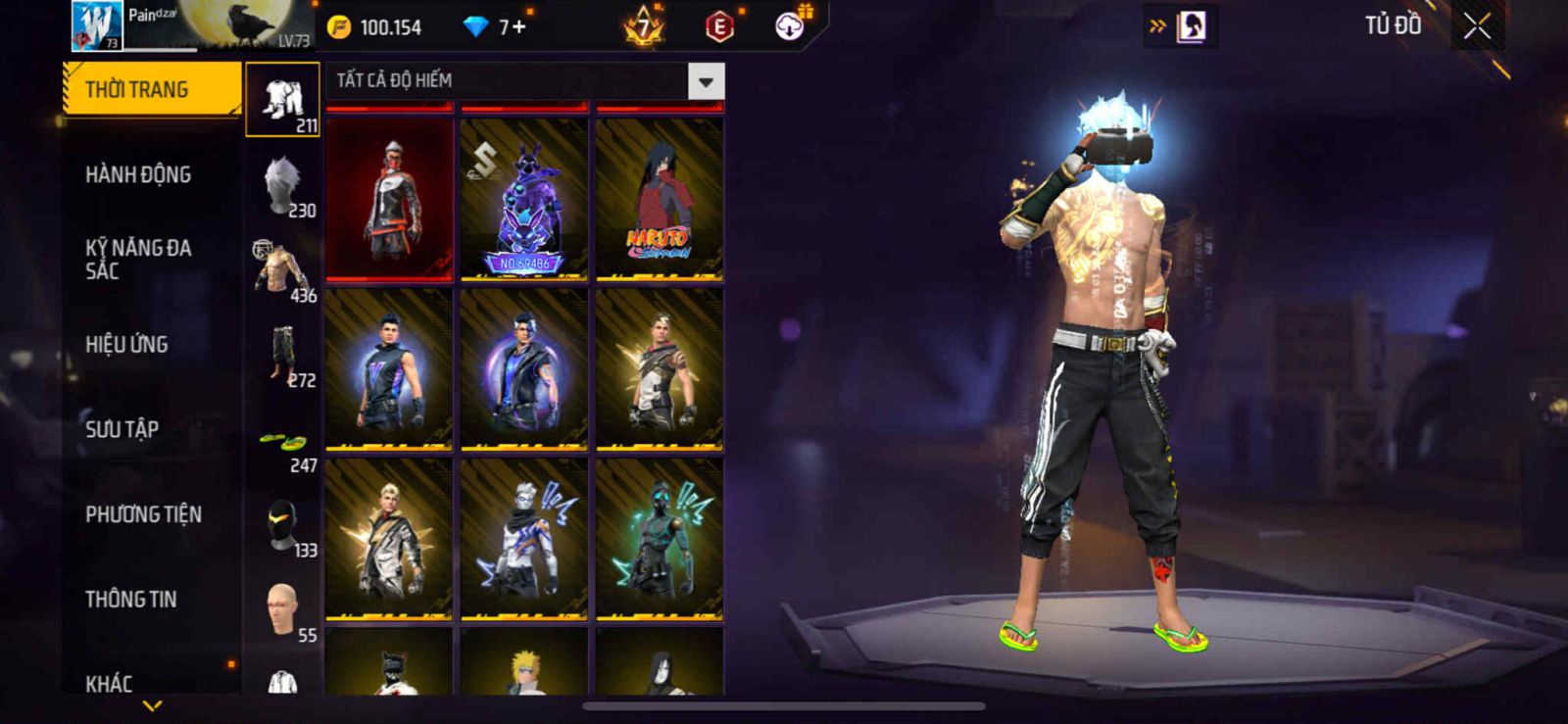Screen dimensions: 1568x724
Task: Select the outfit sets subcategory (211)
Action: 283,100
